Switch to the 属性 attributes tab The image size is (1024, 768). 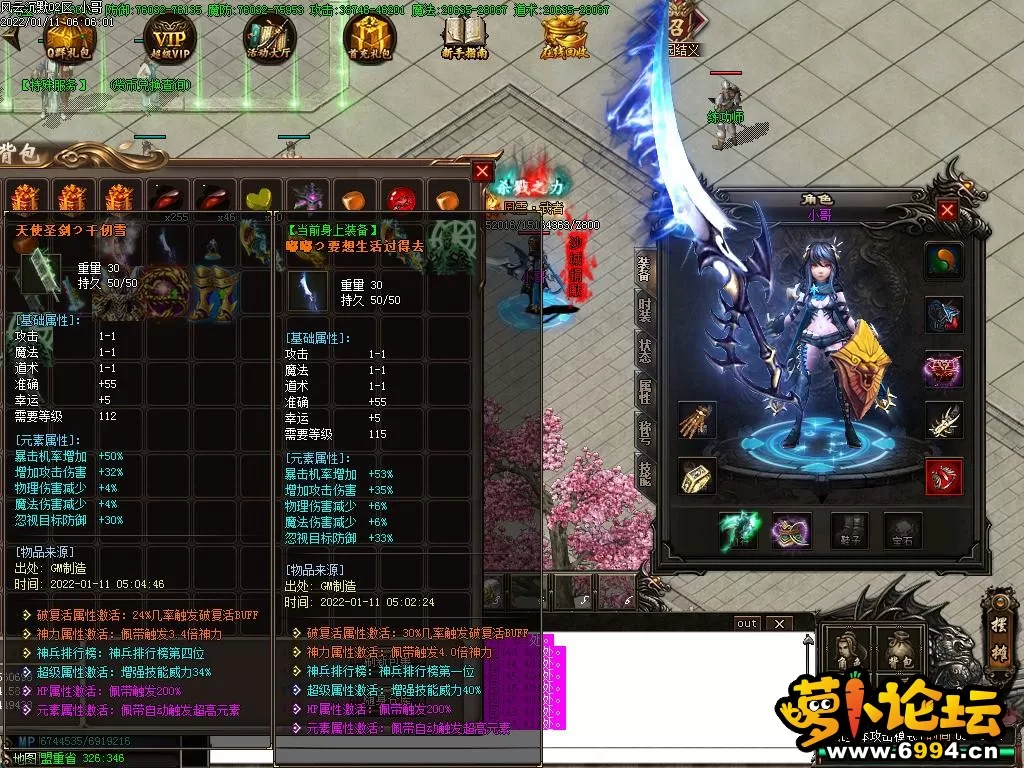645,391
